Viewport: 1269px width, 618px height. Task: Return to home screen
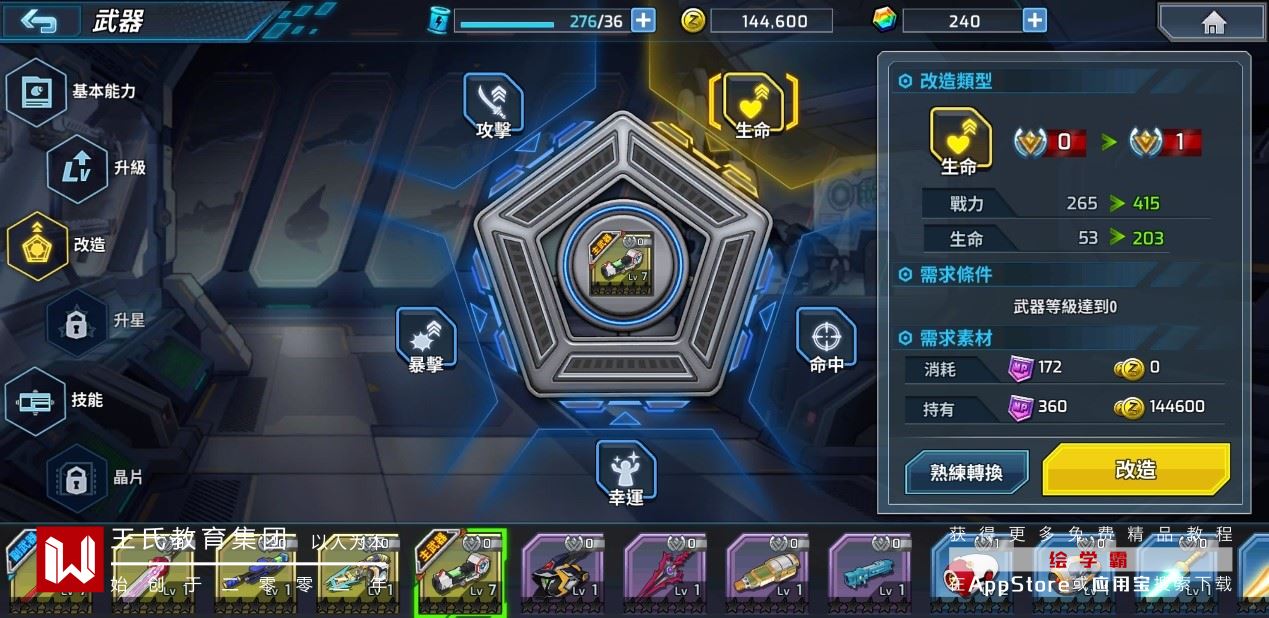coord(1213,22)
